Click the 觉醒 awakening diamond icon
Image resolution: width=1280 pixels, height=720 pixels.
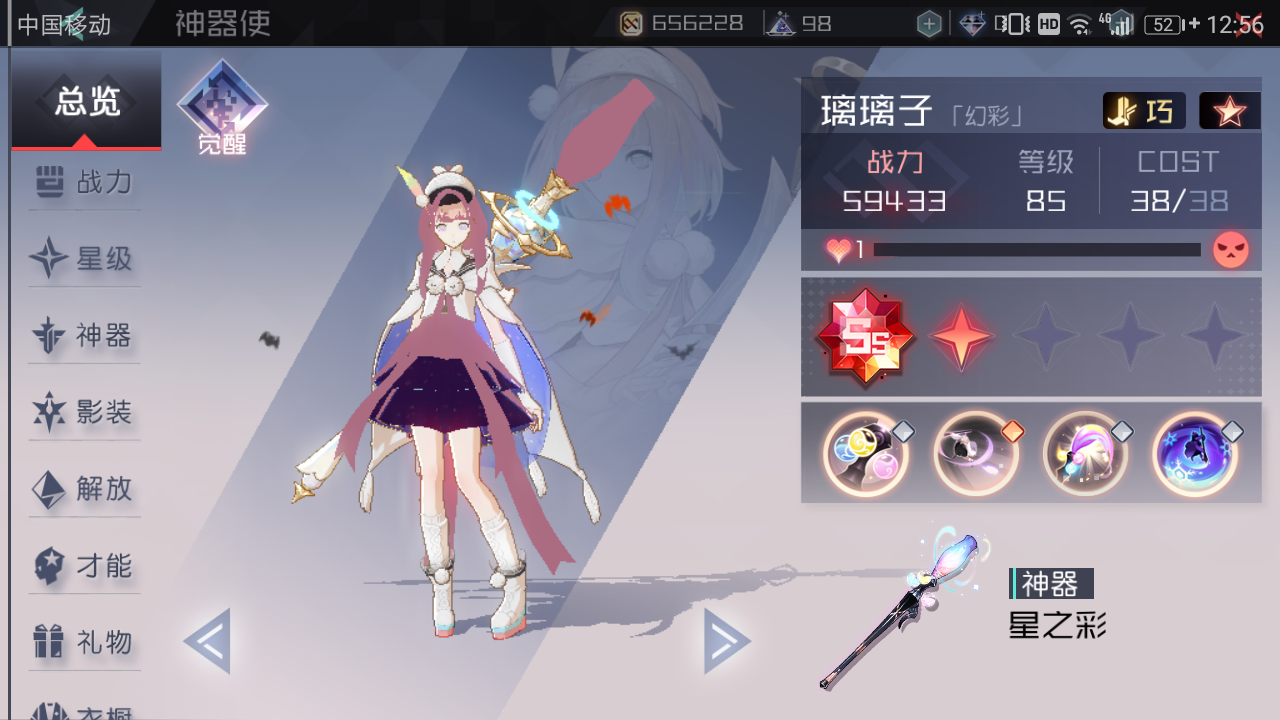pos(222,103)
